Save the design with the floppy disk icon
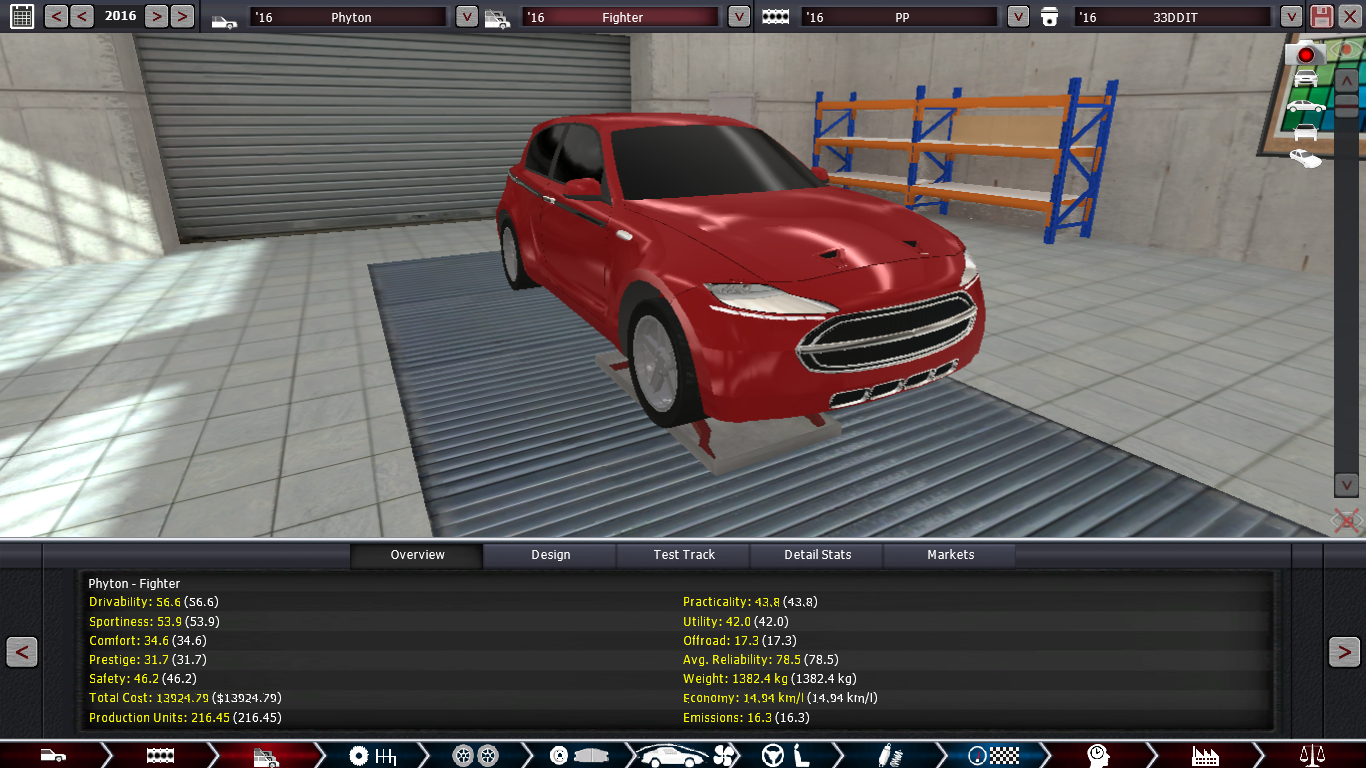Viewport: 1366px width, 768px height. click(x=1321, y=16)
